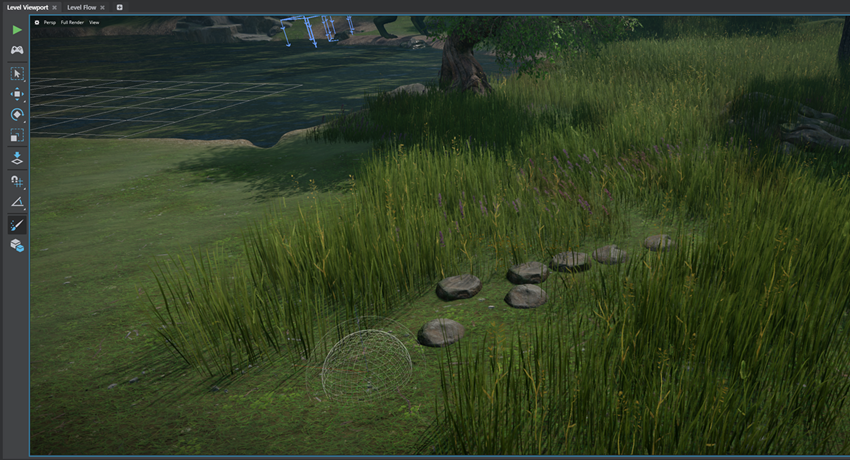Add a new tab with the plus button
The height and width of the screenshot is (460, 850).
pos(120,7)
